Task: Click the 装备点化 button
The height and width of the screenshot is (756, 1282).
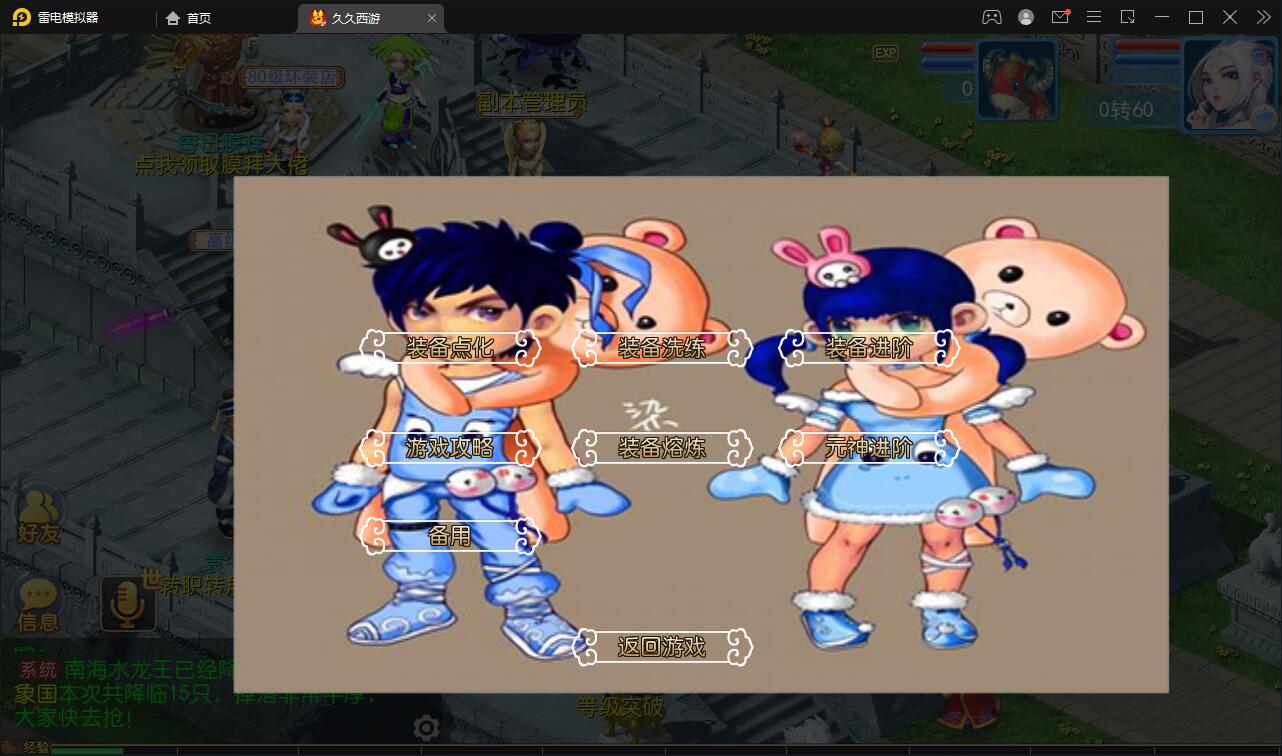Action: pos(450,349)
